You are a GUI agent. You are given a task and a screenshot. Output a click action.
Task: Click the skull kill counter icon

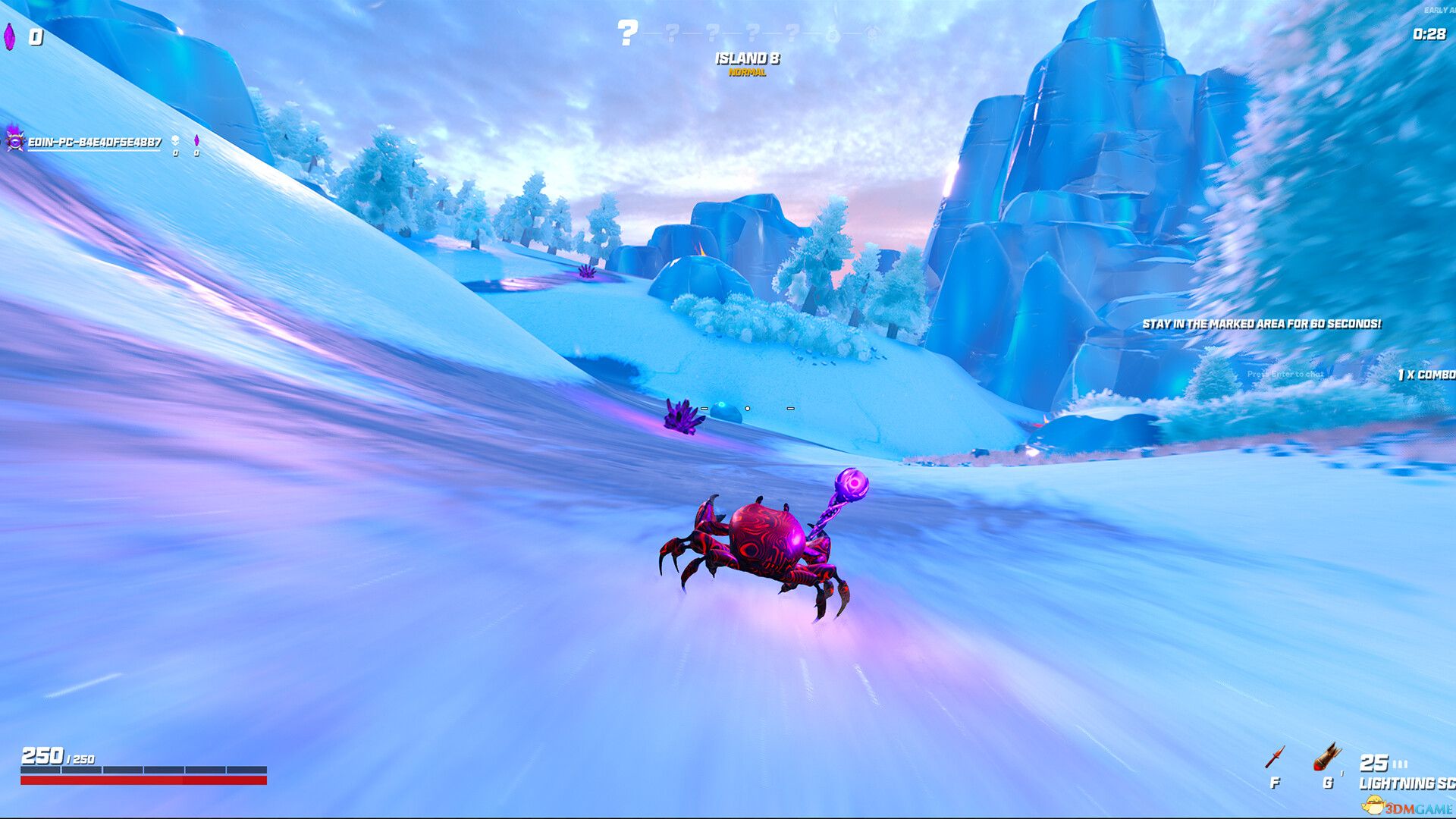[x=174, y=141]
